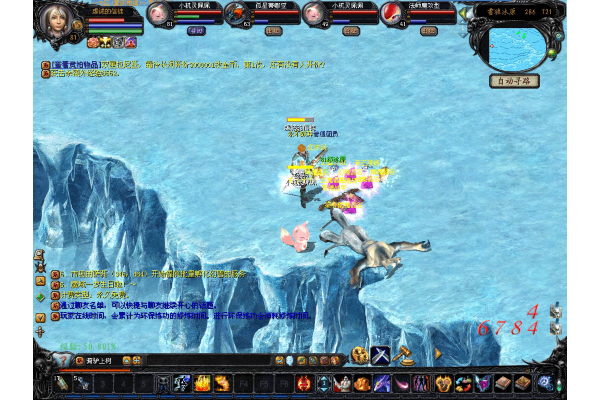The image size is (600, 400).
Task: Click the blue swirl orb at hotbar end
Action: [x=546, y=382]
